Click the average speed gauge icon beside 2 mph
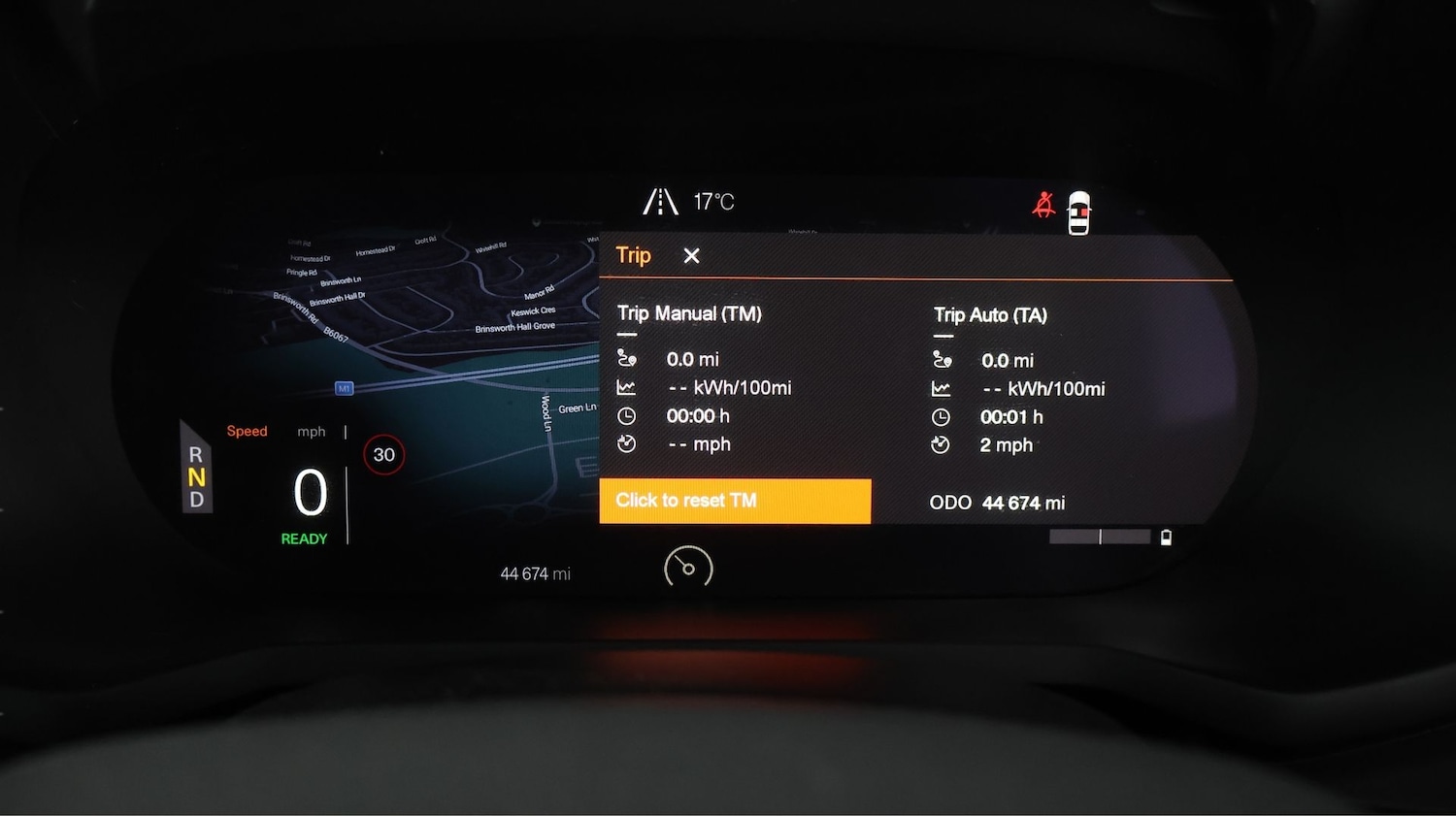1456x816 pixels. tap(940, 445)
